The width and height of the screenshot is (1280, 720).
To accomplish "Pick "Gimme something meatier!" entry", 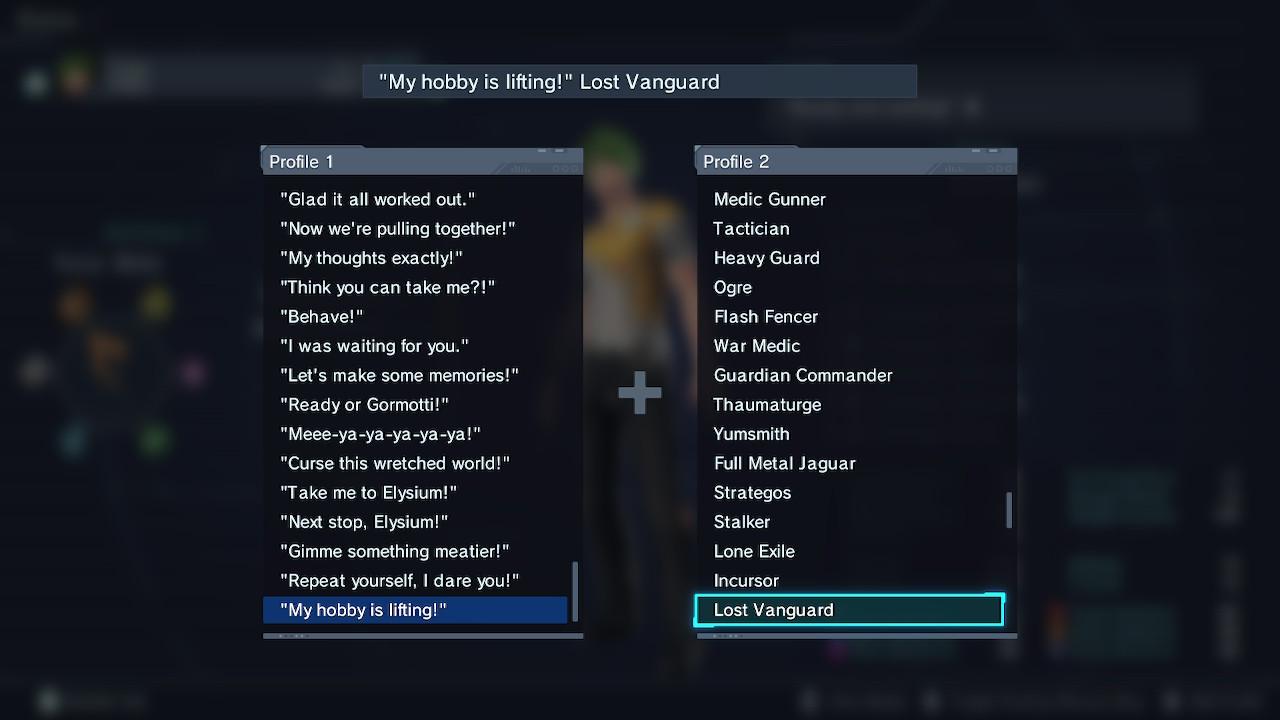I will tap(394, 551).
